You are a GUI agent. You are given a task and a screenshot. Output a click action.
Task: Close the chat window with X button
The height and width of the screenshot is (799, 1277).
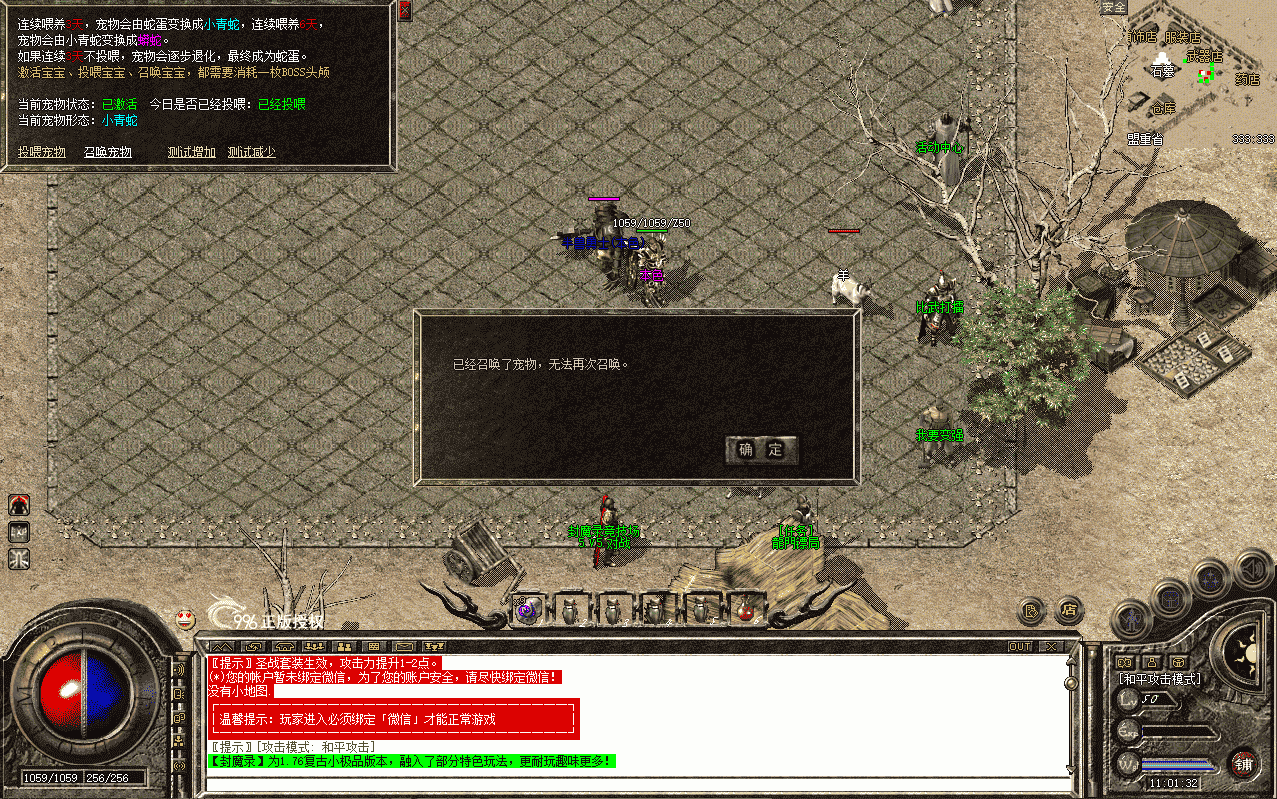pos(1049,647)
